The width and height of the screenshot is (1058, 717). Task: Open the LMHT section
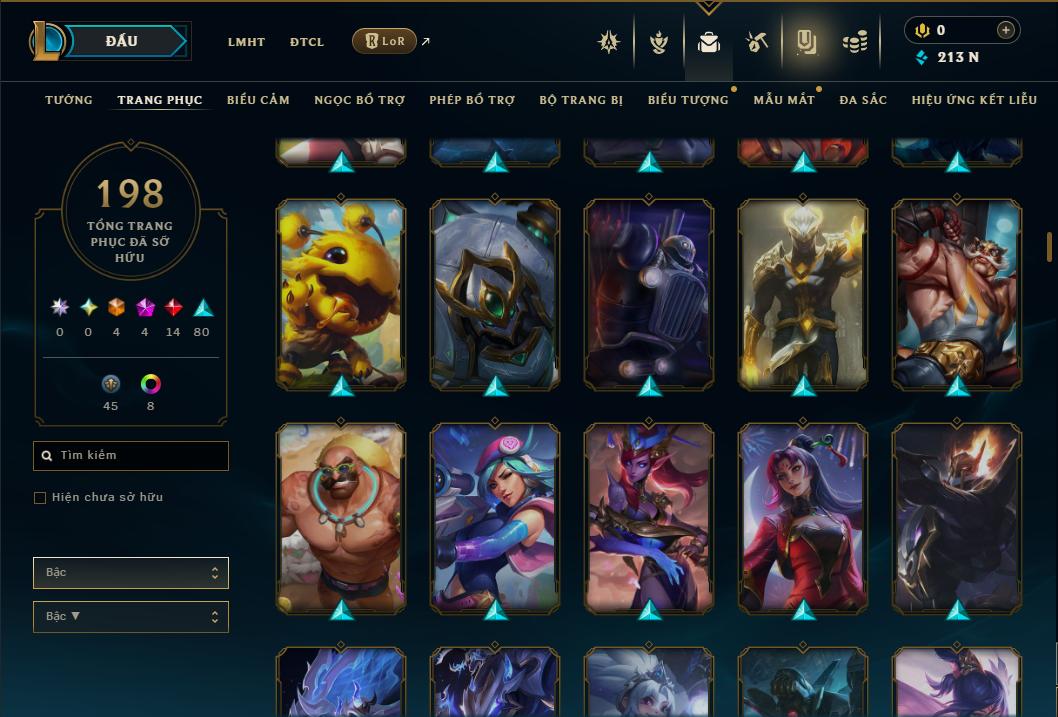tap(246, 42)
